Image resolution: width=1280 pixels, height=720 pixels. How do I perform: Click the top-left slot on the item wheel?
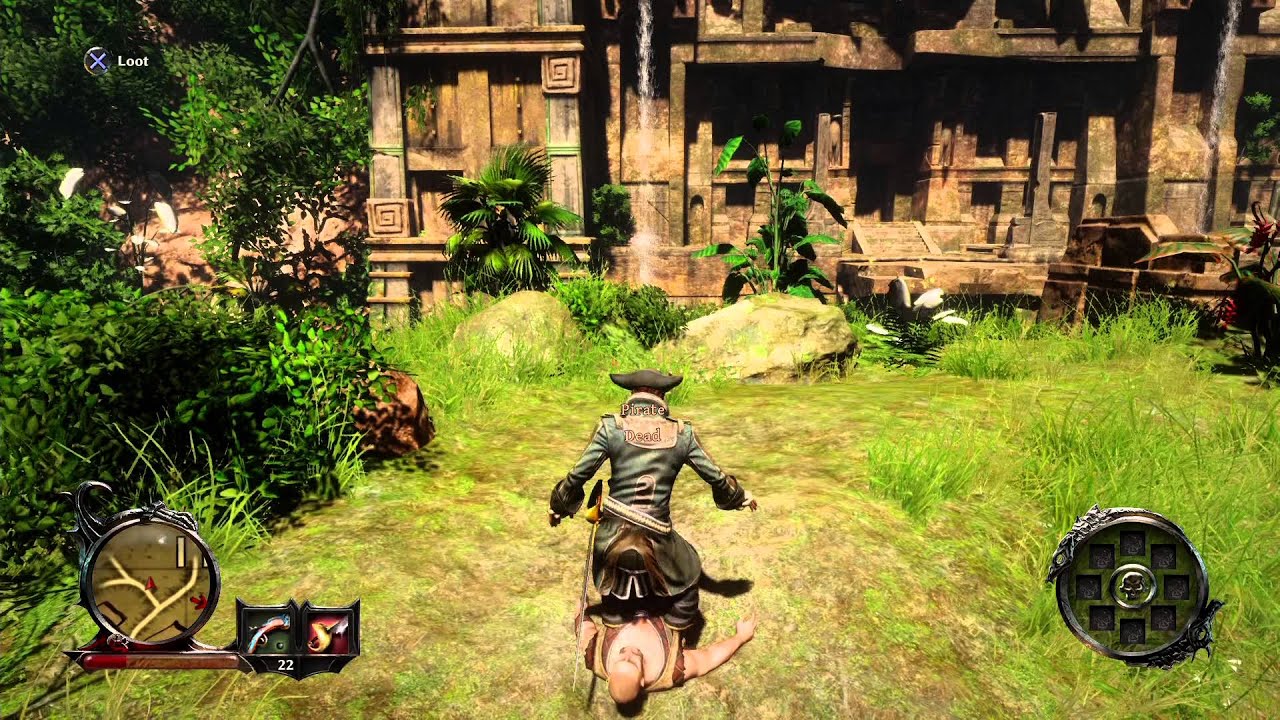(1104, 558)
